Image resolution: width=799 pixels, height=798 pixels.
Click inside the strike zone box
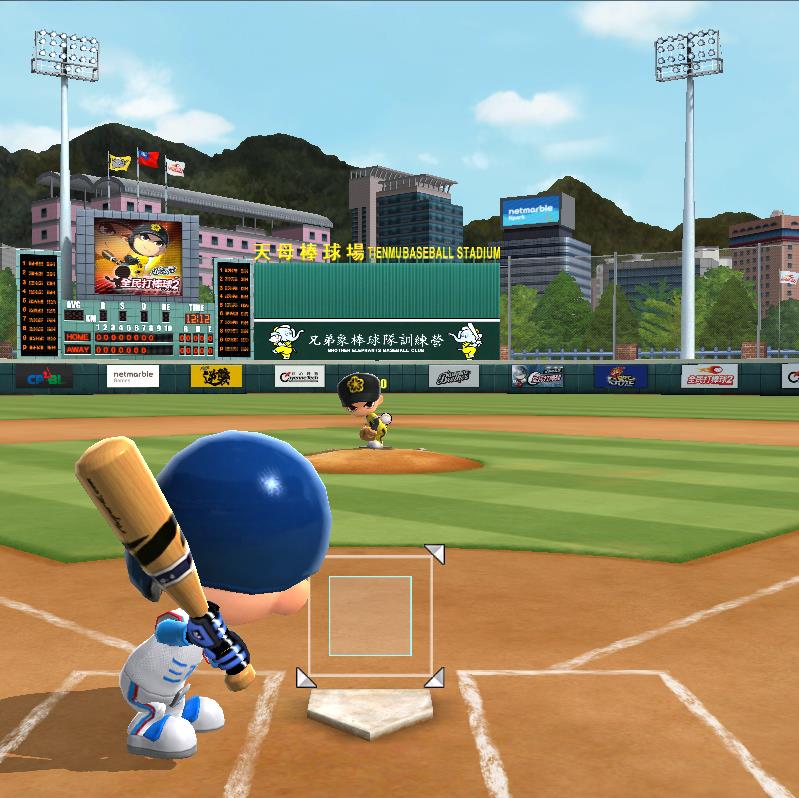370,615
